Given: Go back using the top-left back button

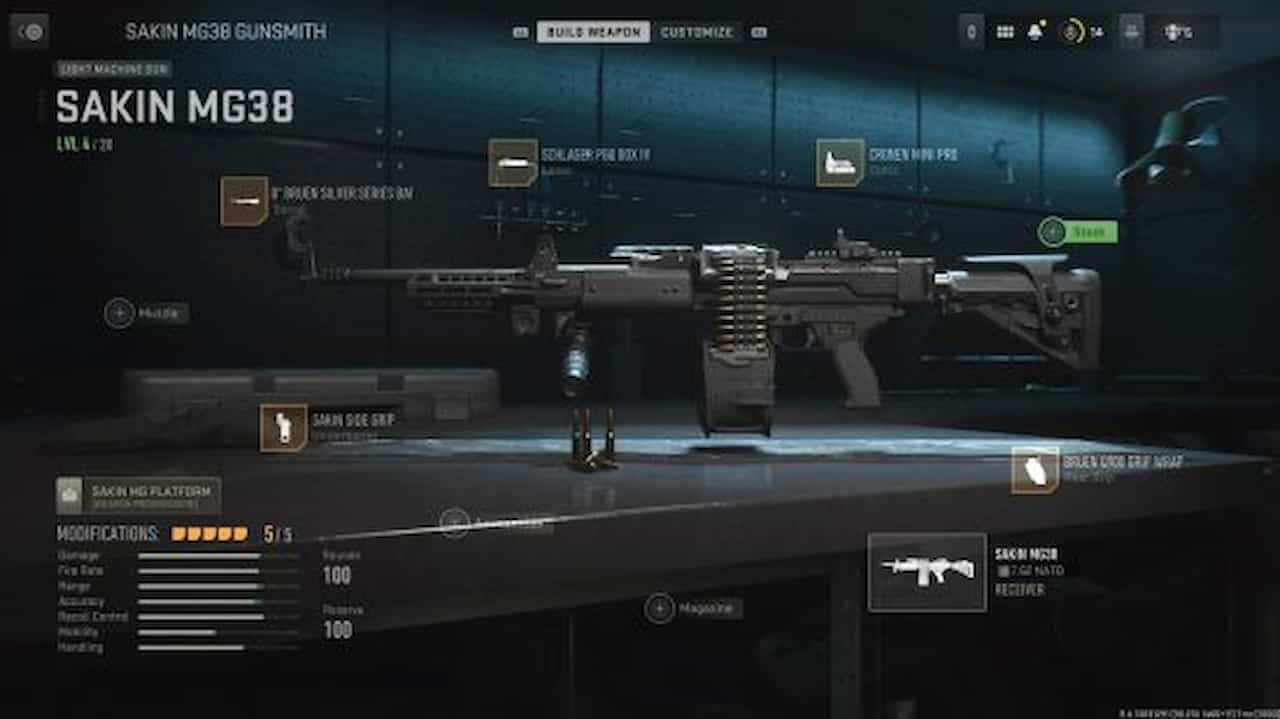Looking at the screenshot, I should pyautogui.click(x=30, y=31).
